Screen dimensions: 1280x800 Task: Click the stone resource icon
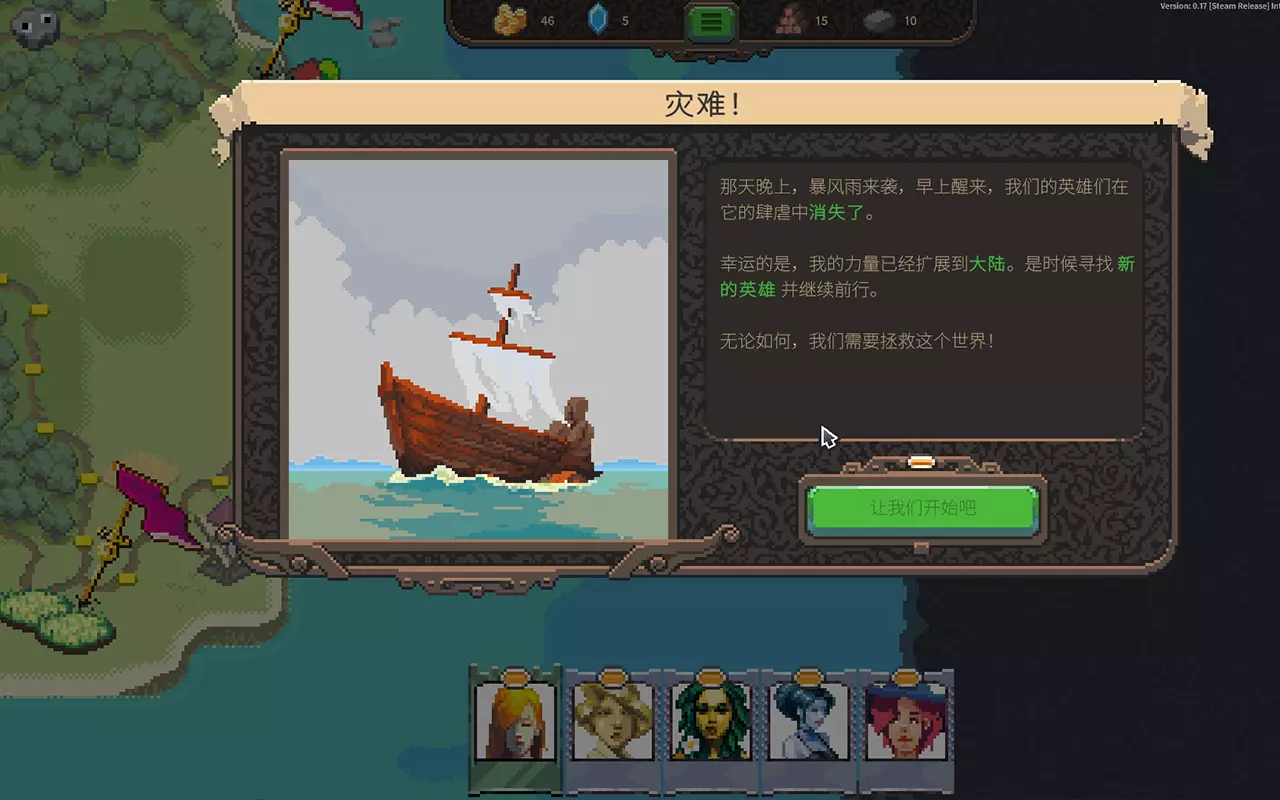tap(878, 20)
